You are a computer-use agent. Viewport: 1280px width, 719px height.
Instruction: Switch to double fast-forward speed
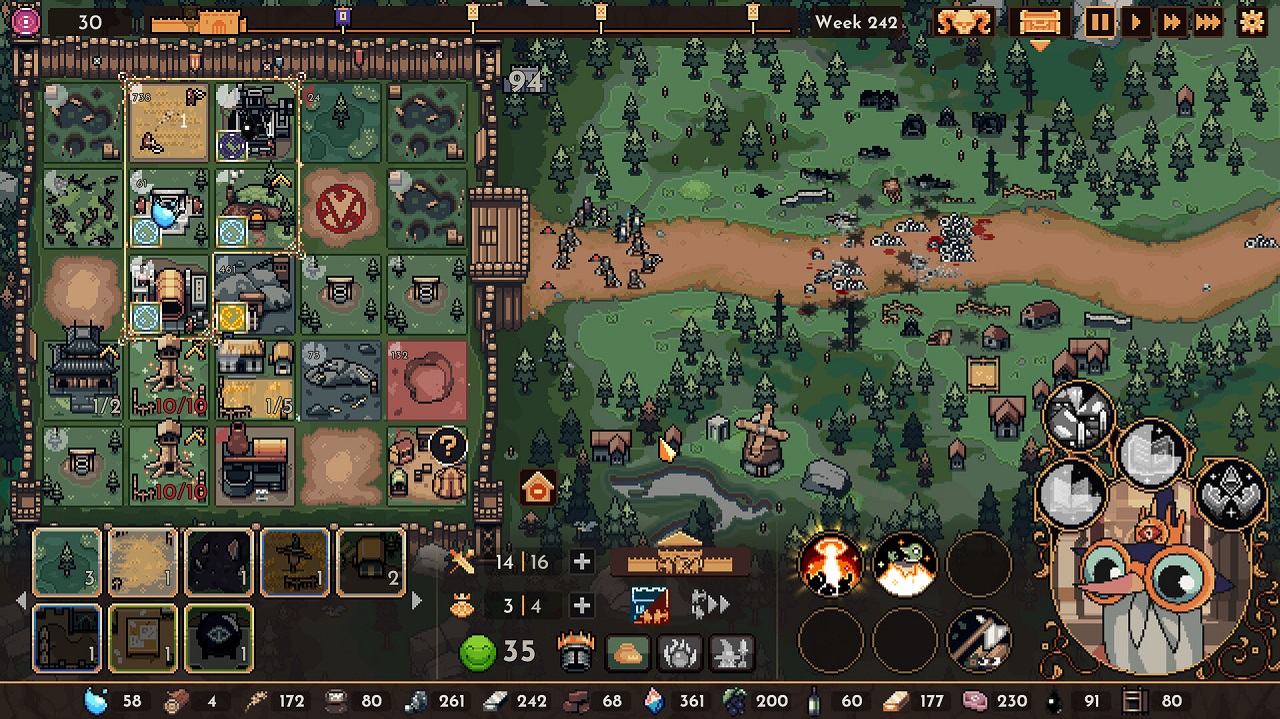click(1171, 22)
